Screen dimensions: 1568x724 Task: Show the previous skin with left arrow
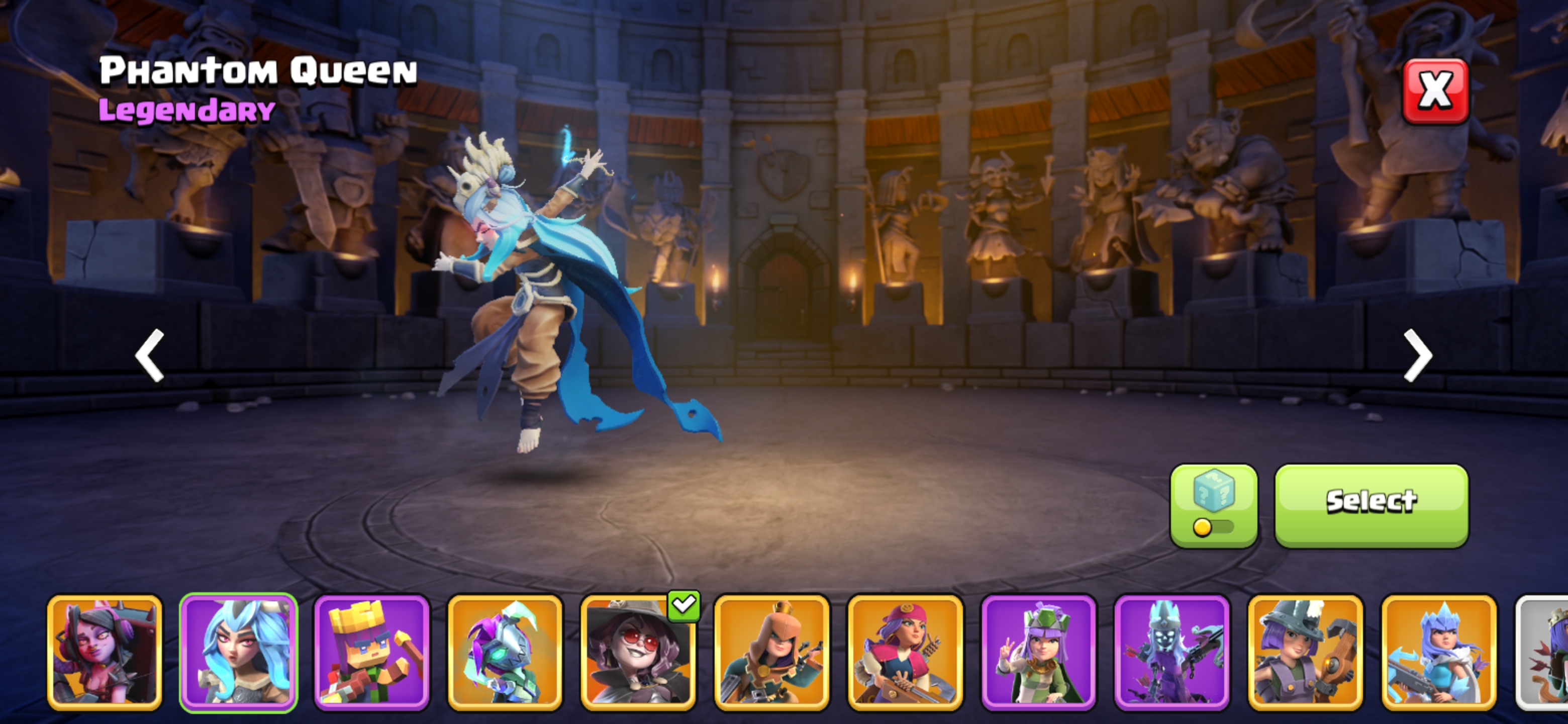pyautogui.click(x=150, y=355)
